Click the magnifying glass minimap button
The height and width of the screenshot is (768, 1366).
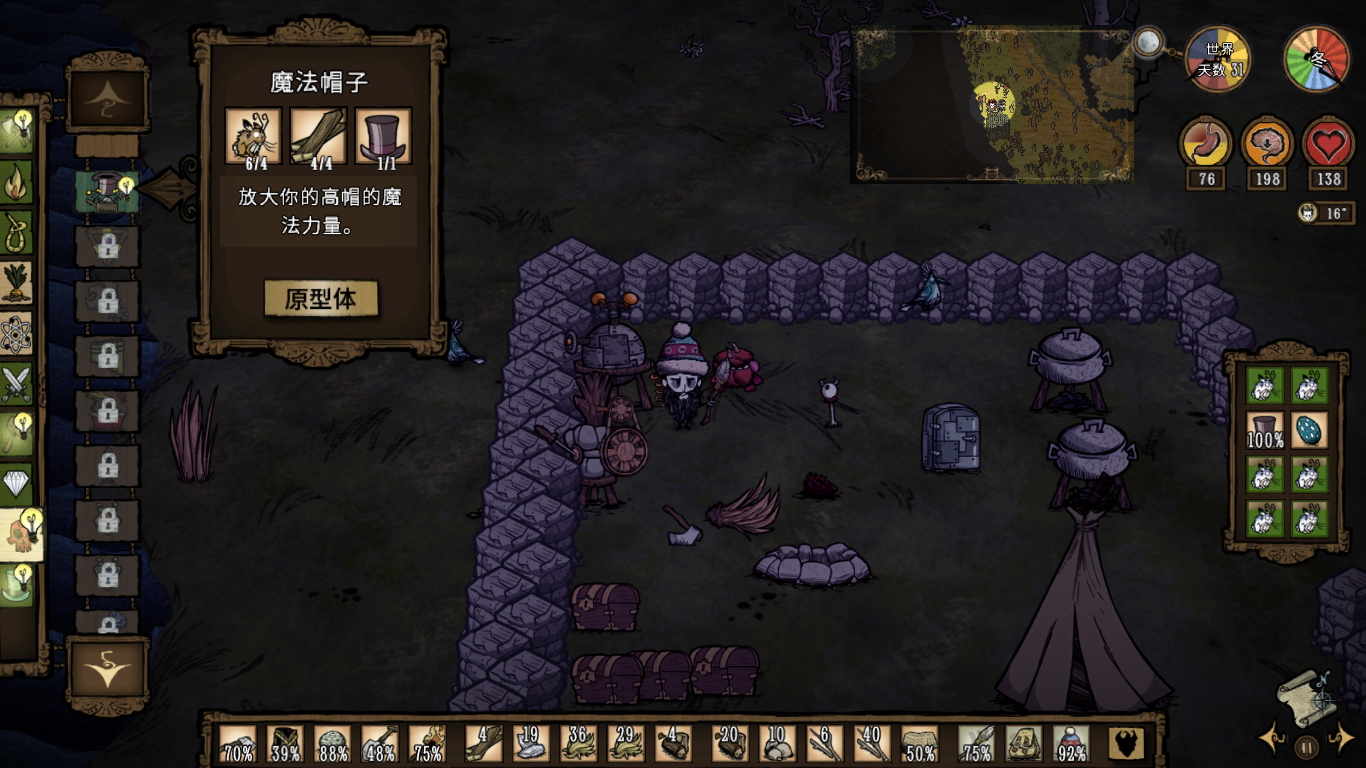[x=1148, y=43]
